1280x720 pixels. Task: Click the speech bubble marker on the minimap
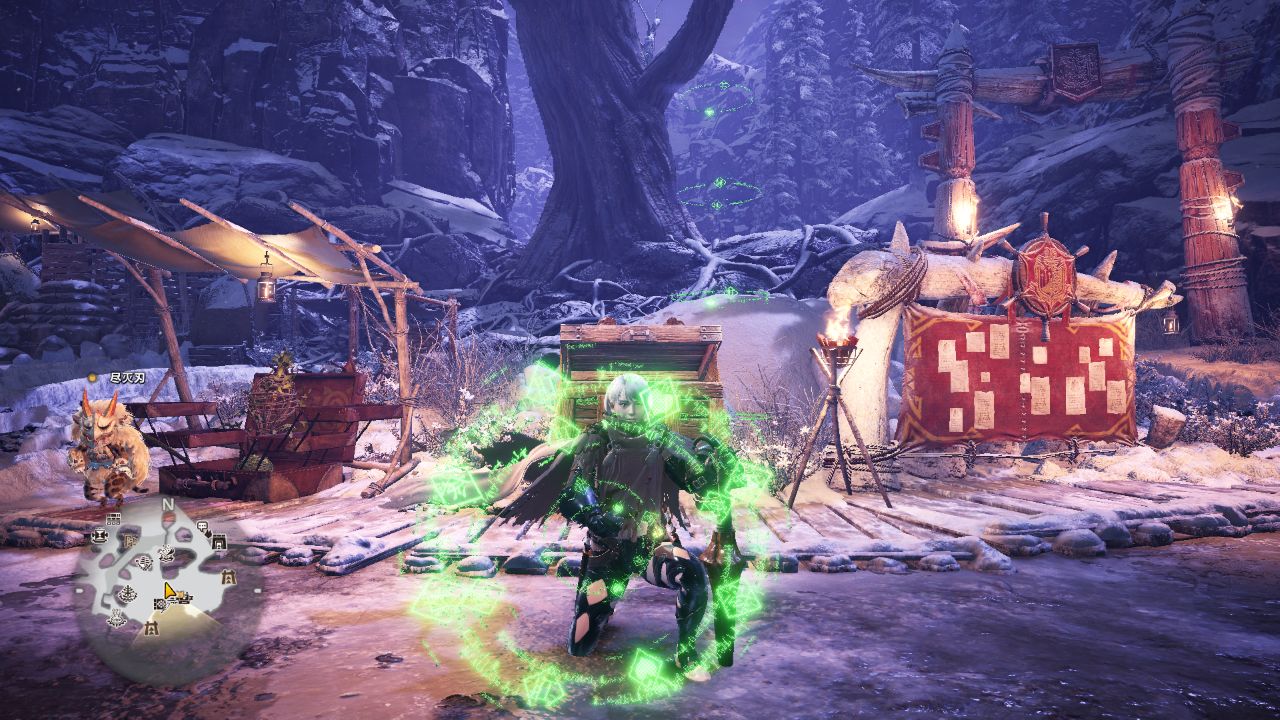[x=202, y=526]
